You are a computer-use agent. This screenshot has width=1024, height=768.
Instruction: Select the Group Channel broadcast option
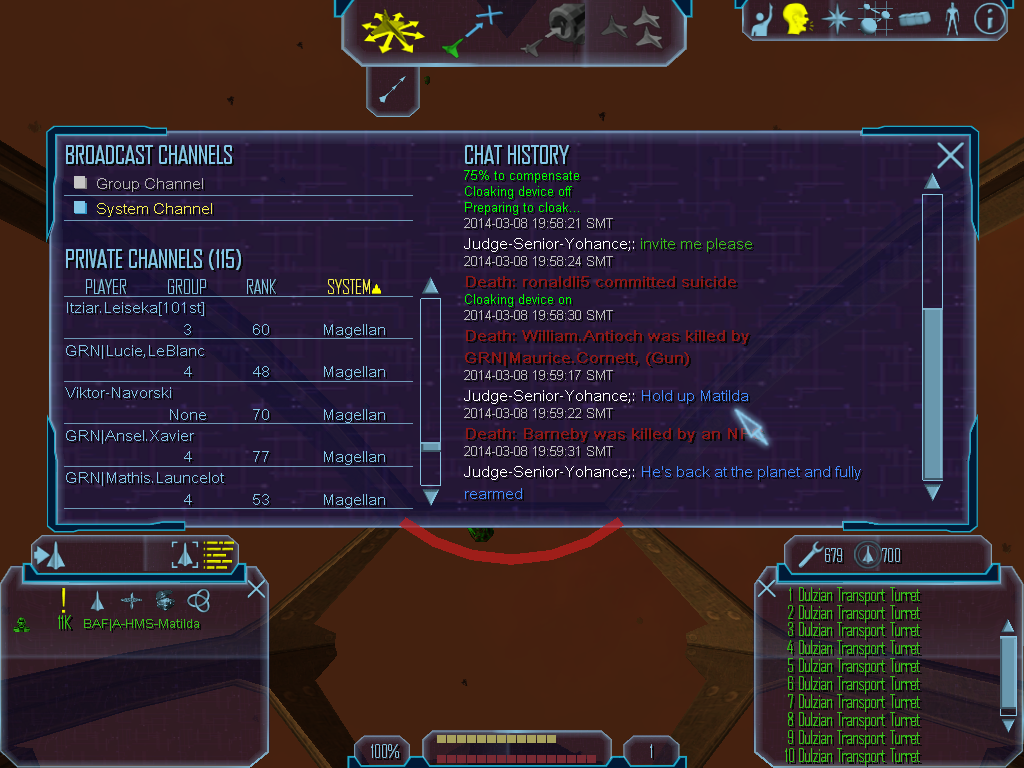(x=149, y=184)
